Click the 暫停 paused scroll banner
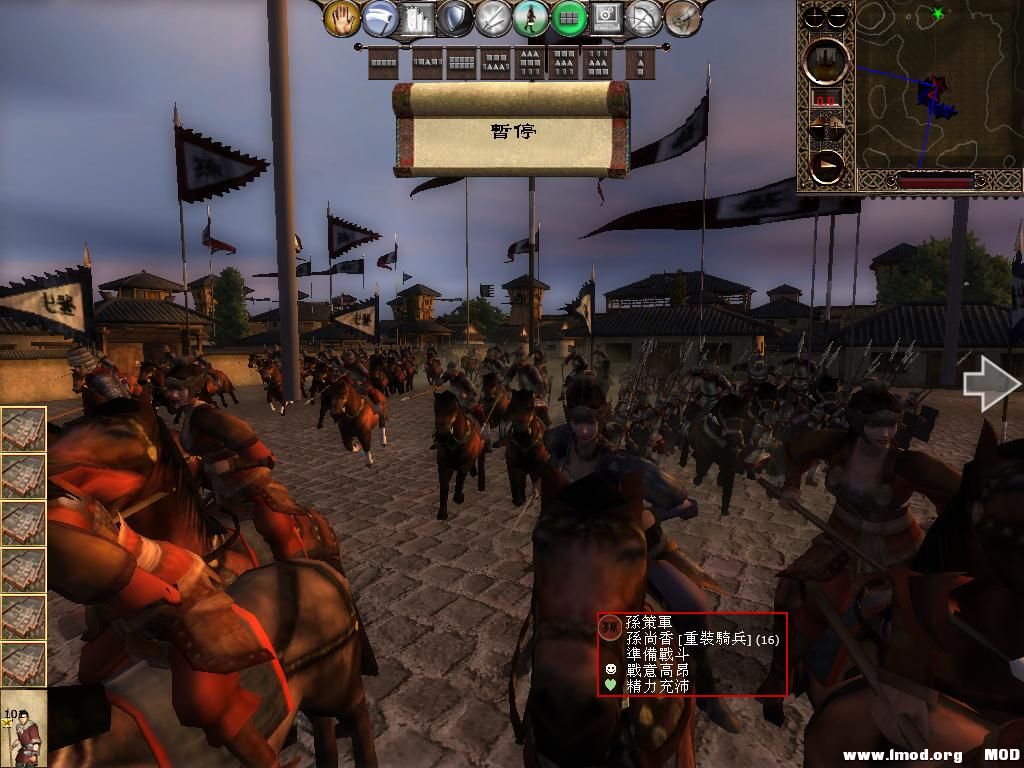This screenshot has height=768, width=1024. coord(512,130)
